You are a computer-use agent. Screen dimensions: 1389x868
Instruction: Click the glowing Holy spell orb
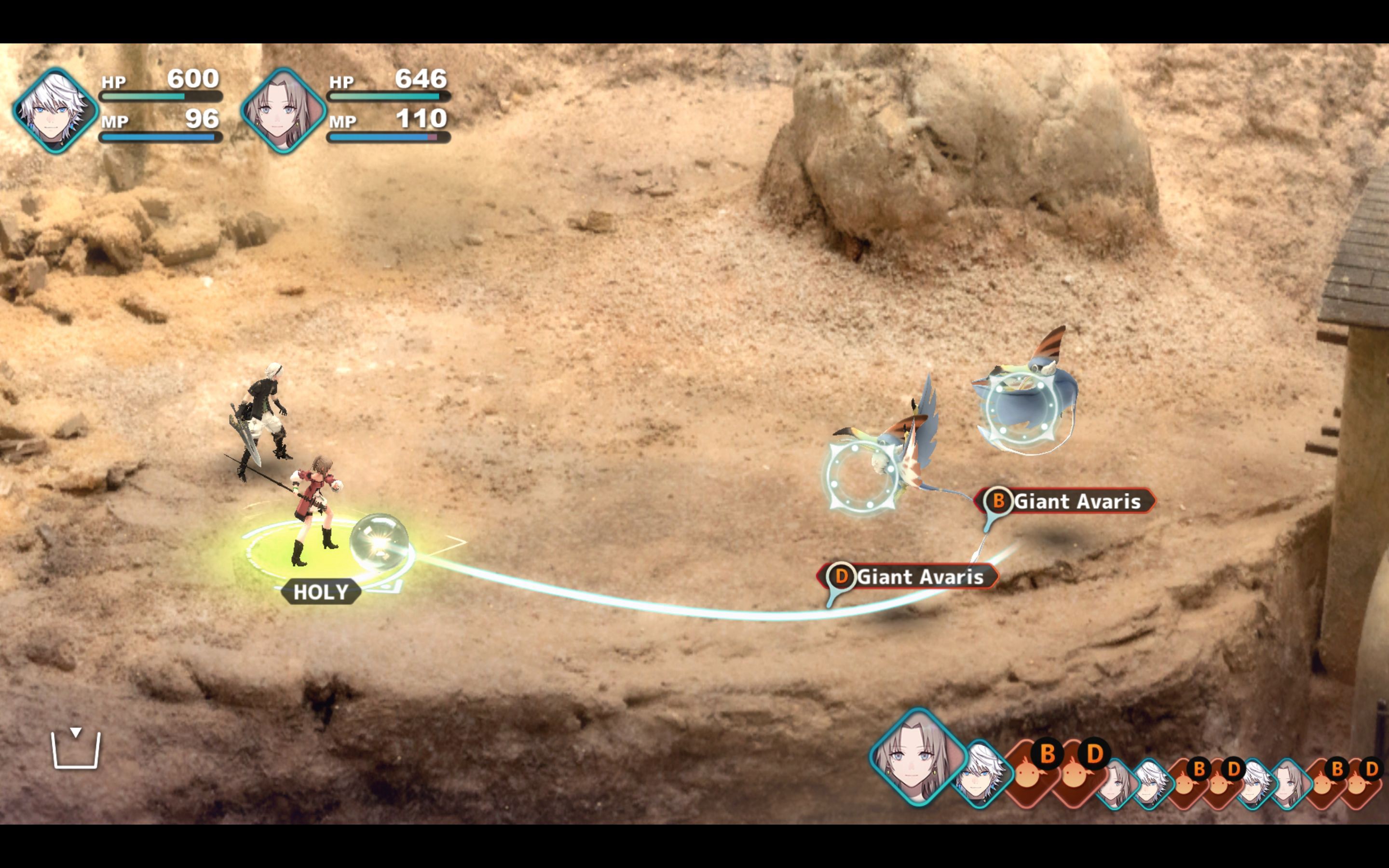point(379,542)
